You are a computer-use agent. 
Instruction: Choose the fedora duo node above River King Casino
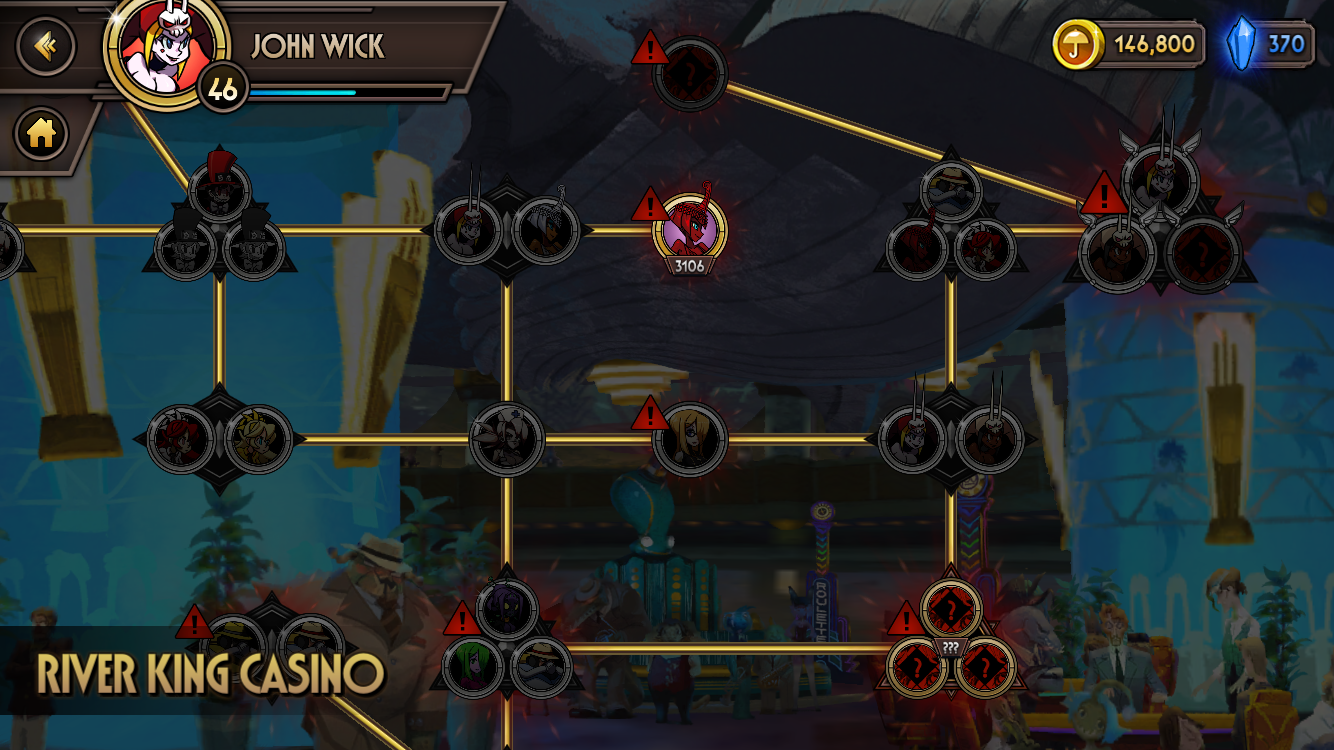[272, 640]
